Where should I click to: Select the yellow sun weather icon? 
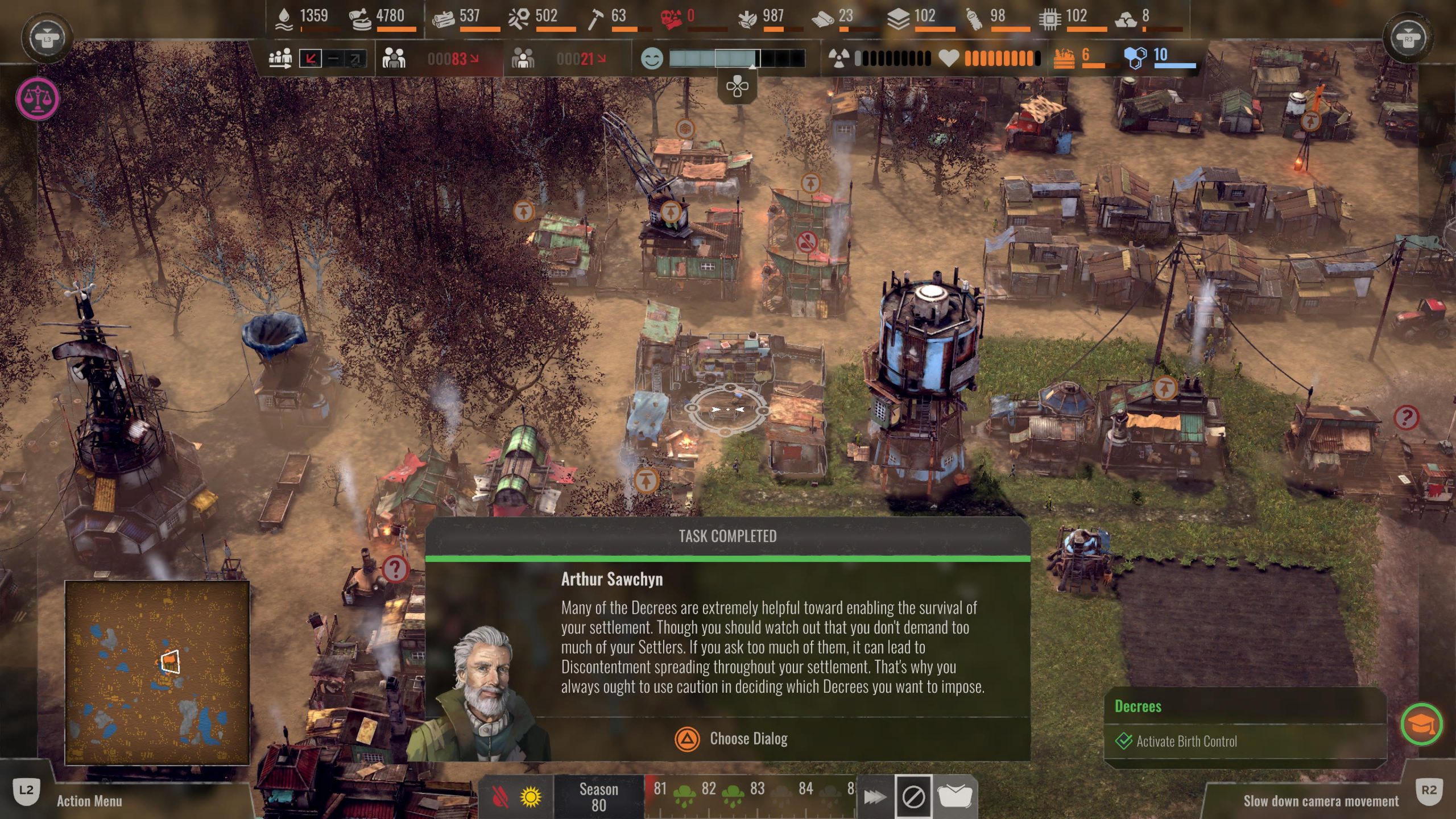531,797
